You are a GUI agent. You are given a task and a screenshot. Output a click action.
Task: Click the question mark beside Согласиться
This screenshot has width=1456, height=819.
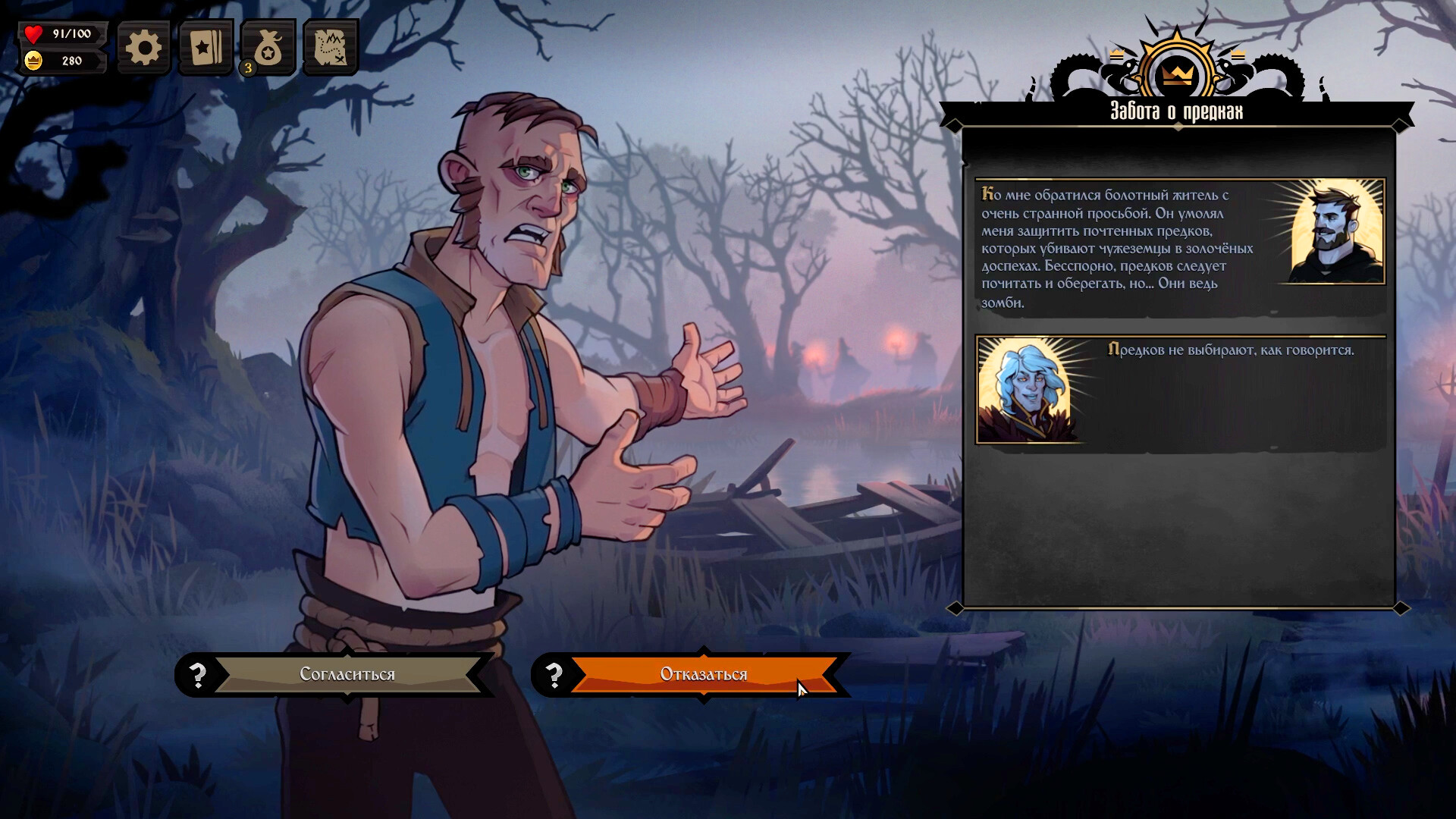point(199,673)
